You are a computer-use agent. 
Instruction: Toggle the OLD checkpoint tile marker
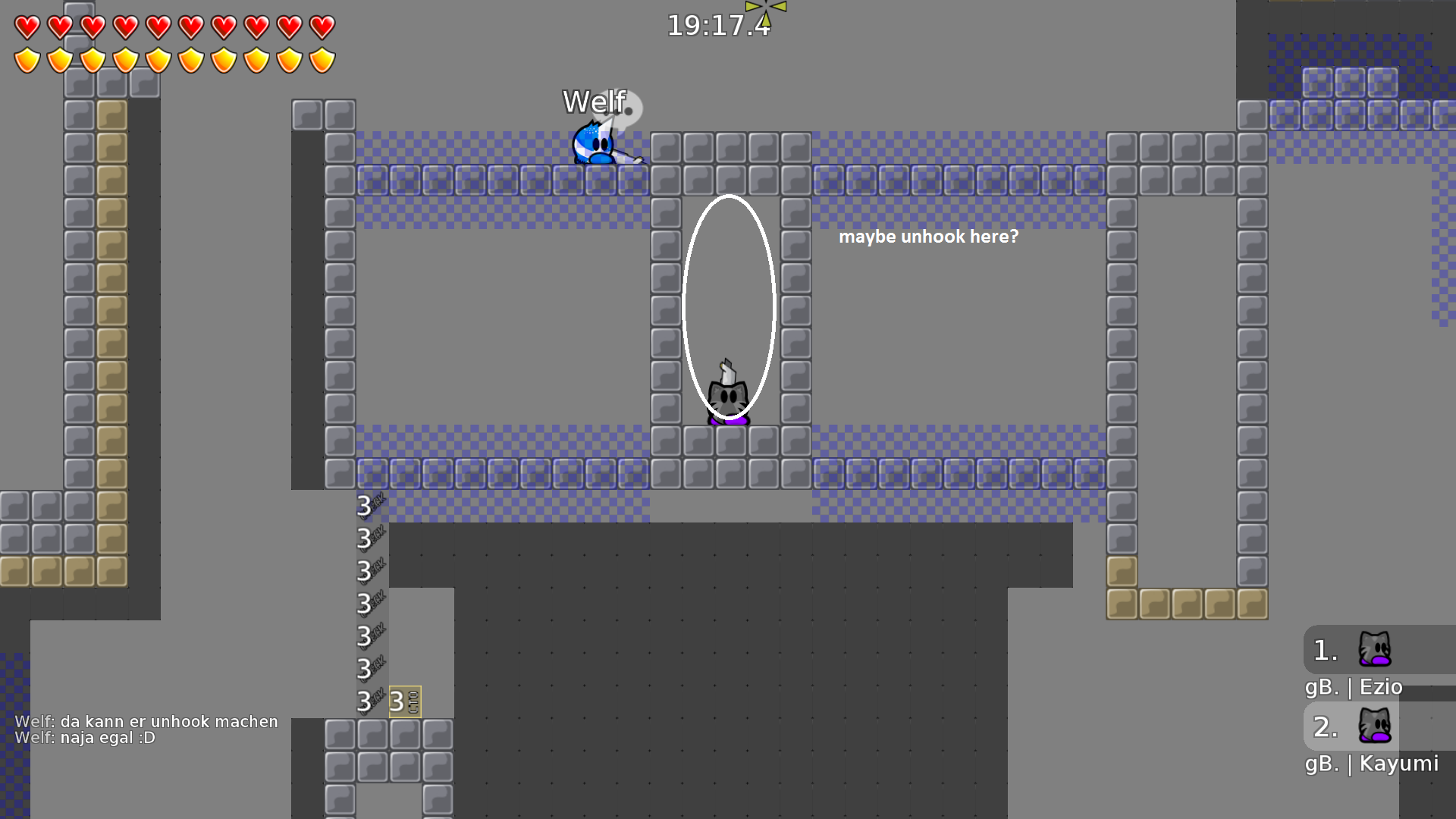(404, 702)
